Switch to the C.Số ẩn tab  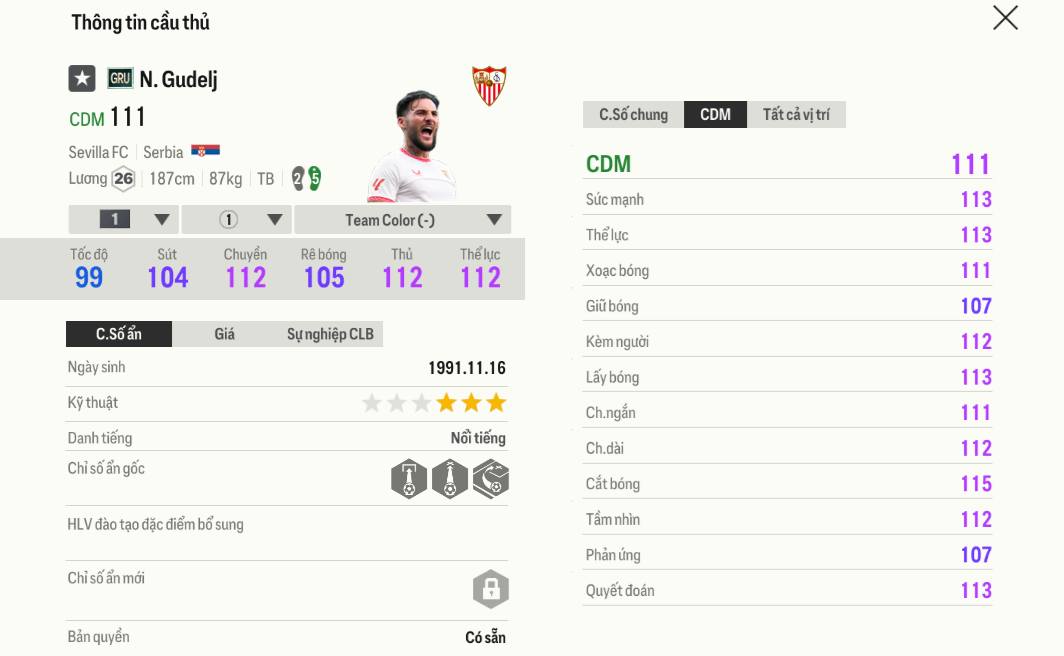pyautogui.click(x=119, y=334)
